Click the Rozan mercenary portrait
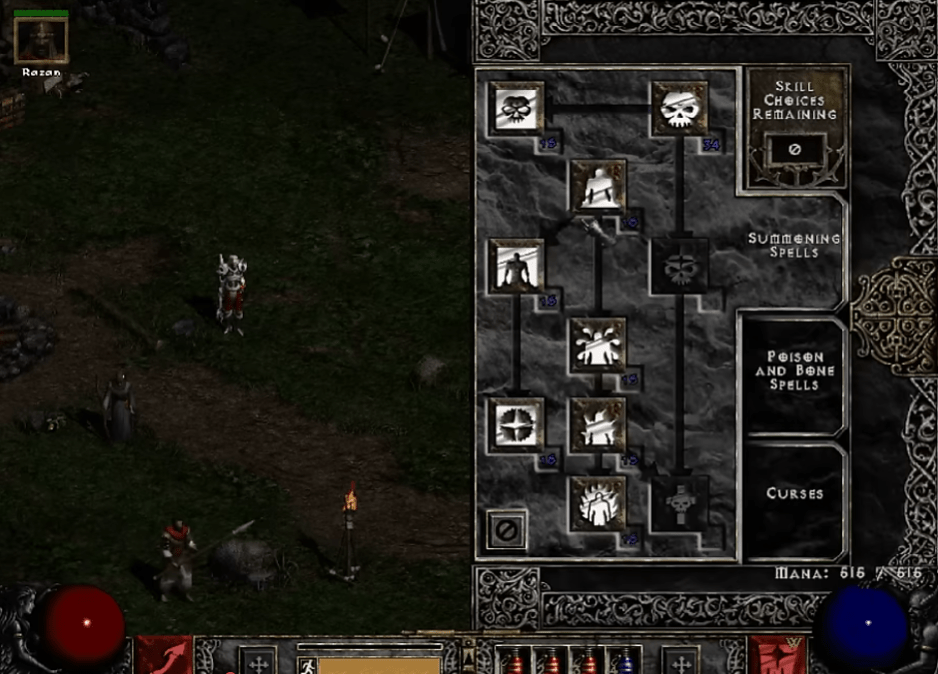Screen dimensions: 938x674 pos(41,40)
